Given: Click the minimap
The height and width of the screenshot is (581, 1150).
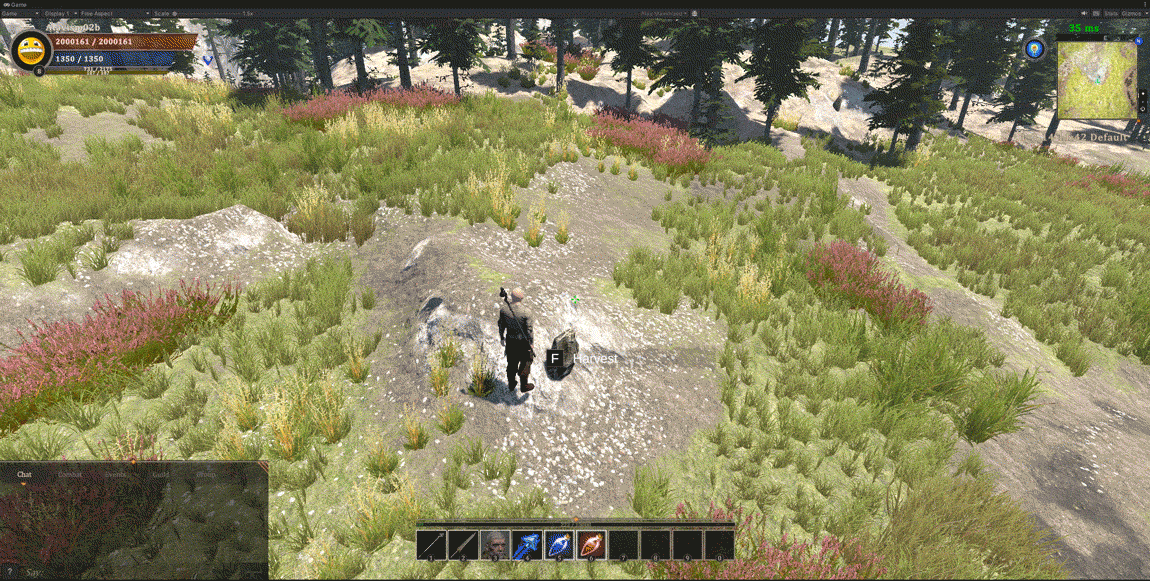Looking at the screenshot, I should tap(1097, 80).
